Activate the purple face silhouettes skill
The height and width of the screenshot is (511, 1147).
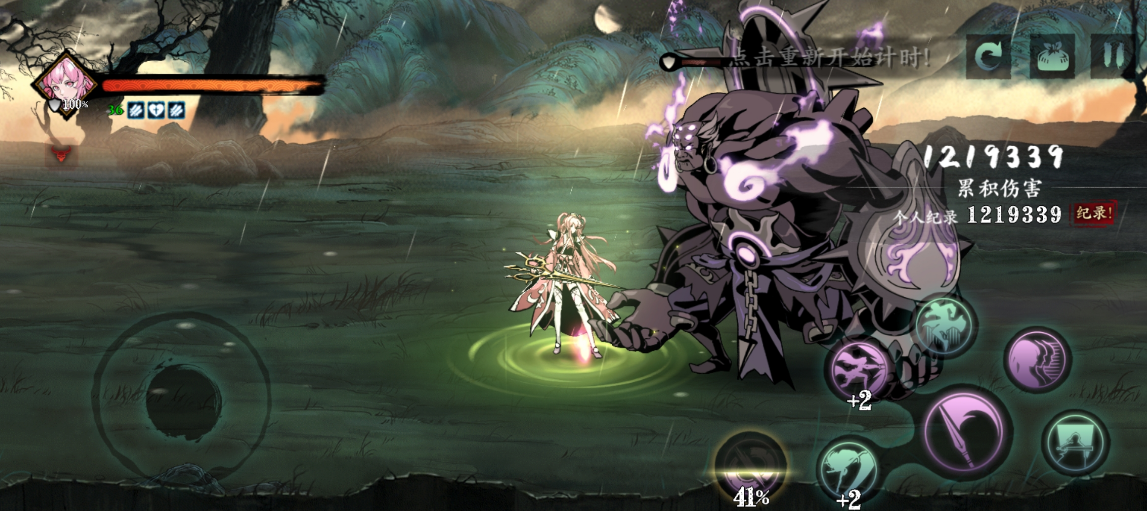tap(1037, 359)
